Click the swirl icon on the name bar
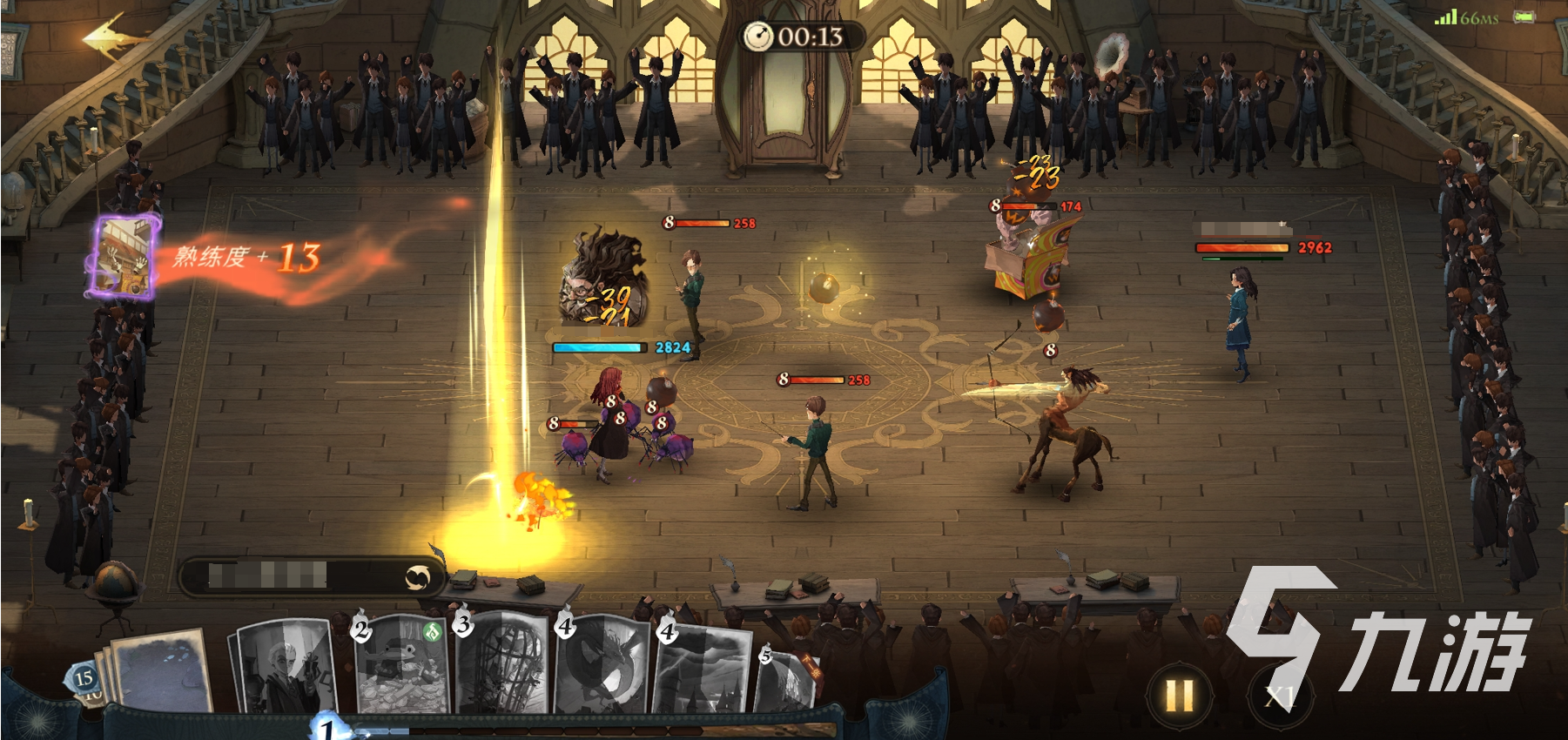Viewport: 1568px width, 740px height. click(x=418, y=577)
